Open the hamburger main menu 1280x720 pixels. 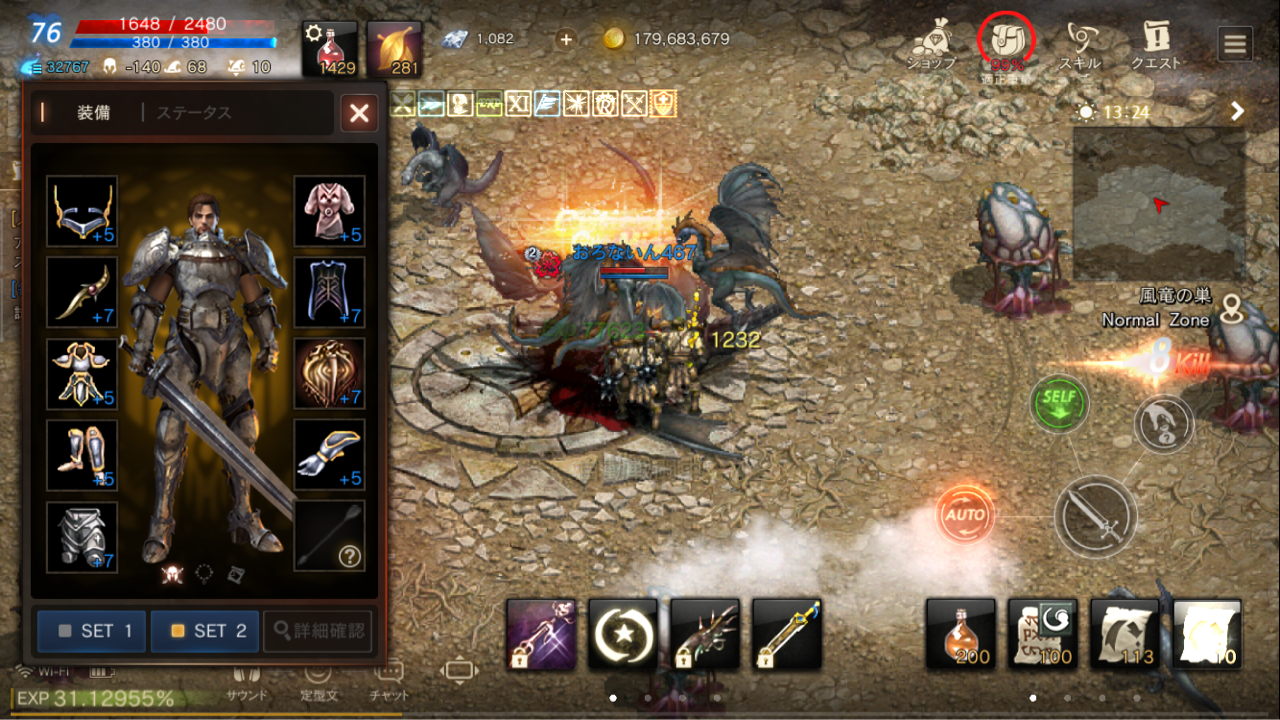(x=1235, y=44)
